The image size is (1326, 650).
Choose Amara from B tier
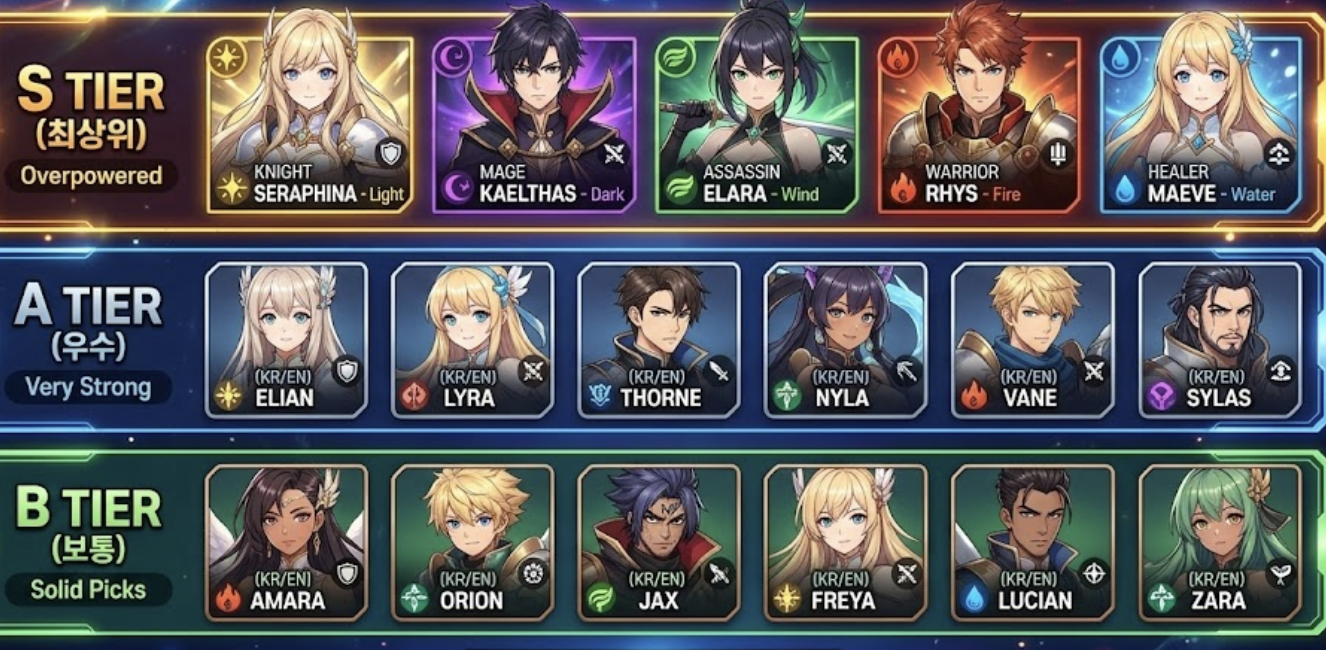tap(286, 543)
